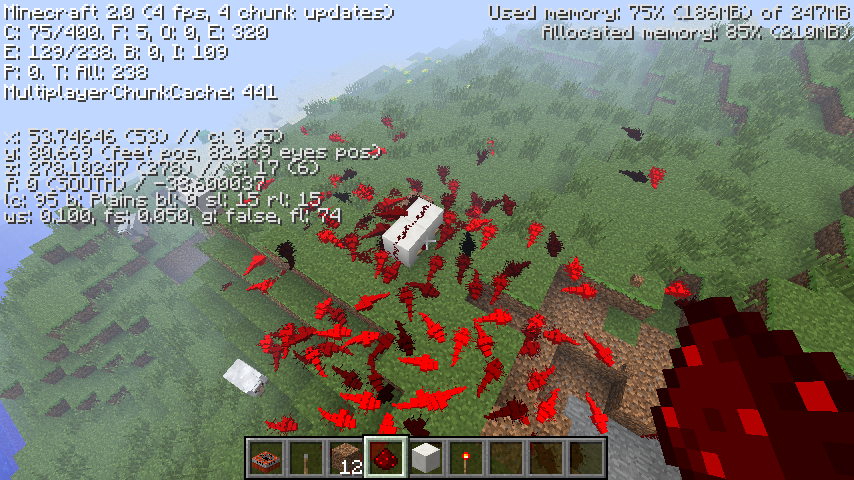Viewport: 854px width, 480px height.
Task: Select the redstone dust hotbar slot
Action: (386, 457)
